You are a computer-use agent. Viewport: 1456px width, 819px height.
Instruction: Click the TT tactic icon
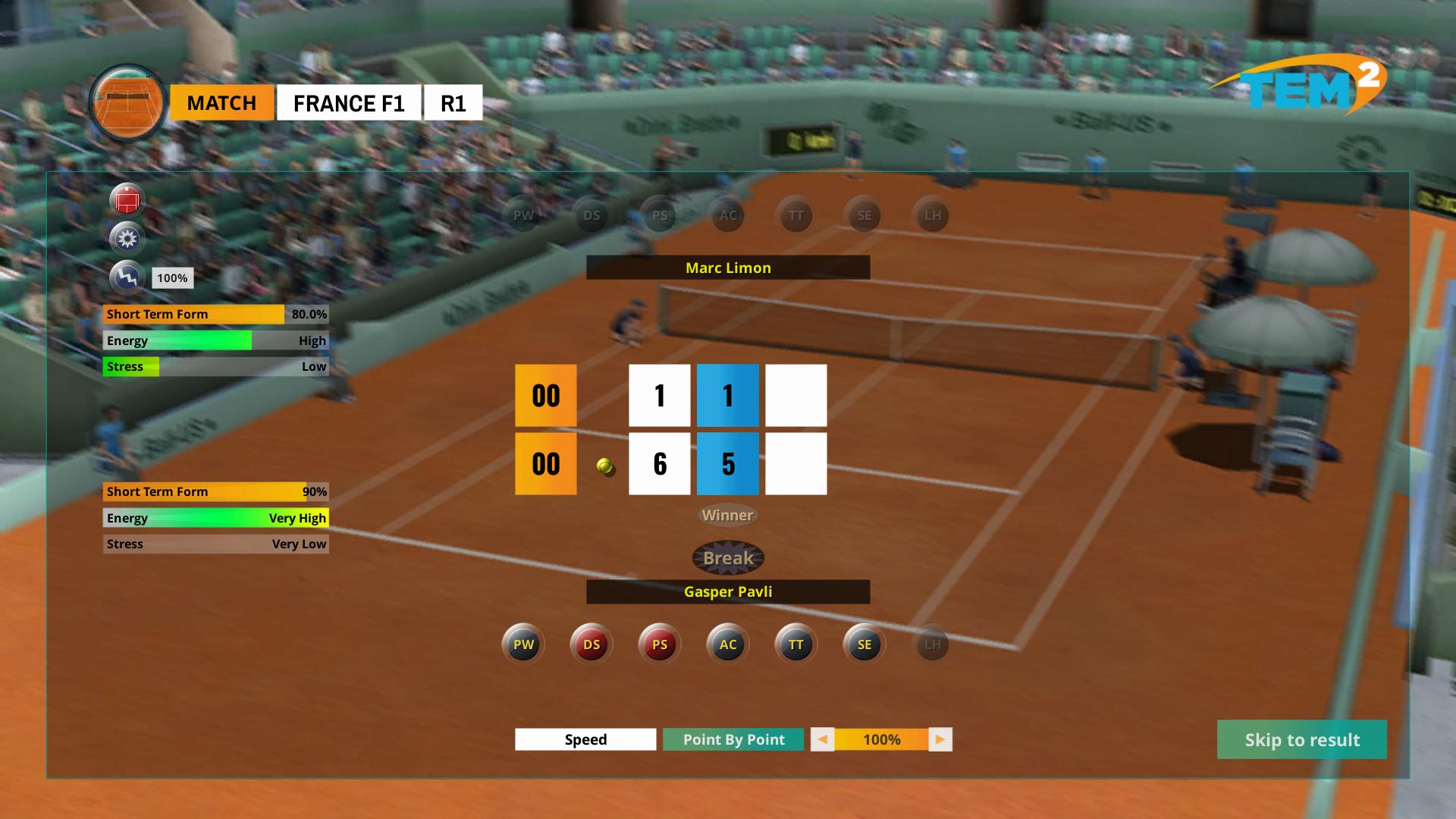(x=795, y=644)
